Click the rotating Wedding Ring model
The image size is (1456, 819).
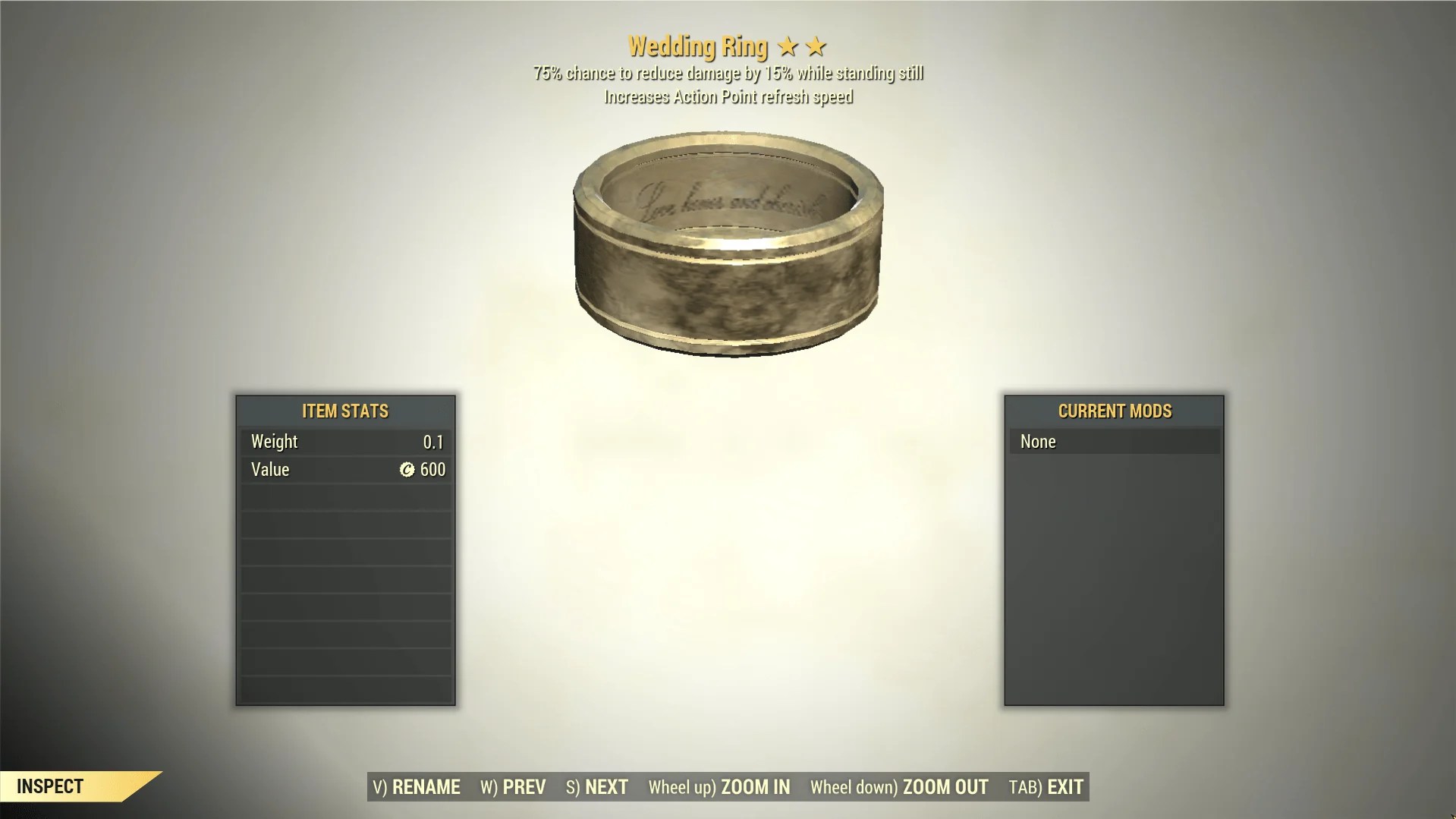pyautogui.click(x=728, y=243)
